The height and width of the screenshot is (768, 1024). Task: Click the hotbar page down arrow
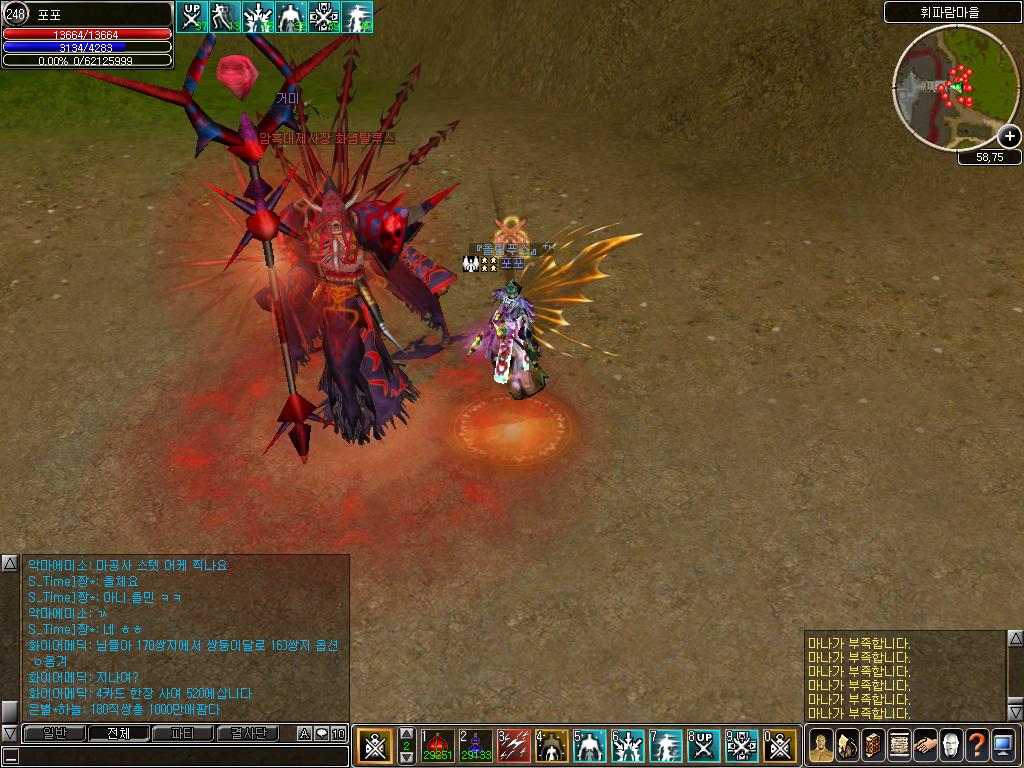tap(406, 758)
